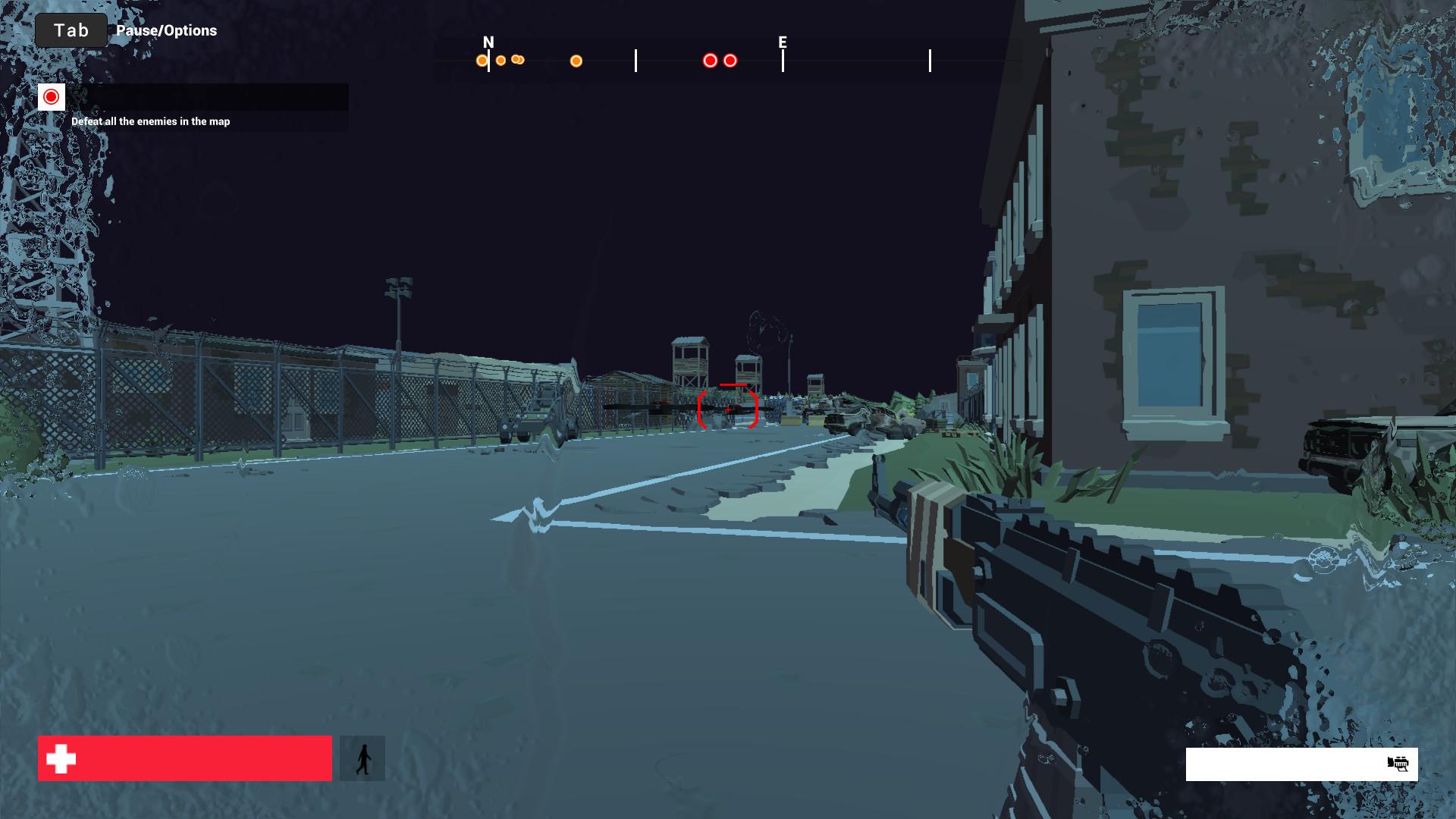The height and width of the screenshot is (819, 1456).
Task: Select the medical cross icon on health bar
Action: [60, 758]
